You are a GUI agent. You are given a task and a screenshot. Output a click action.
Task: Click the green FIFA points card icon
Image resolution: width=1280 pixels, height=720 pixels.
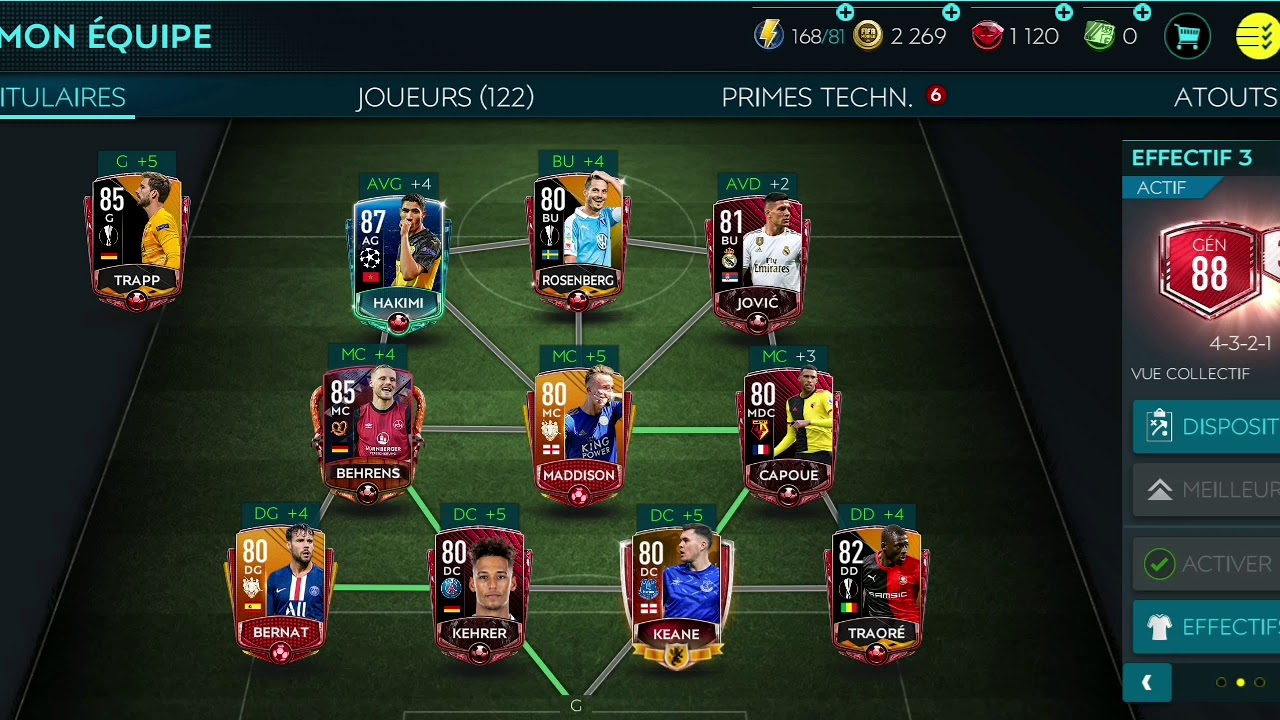click(x=1098, y=36)
